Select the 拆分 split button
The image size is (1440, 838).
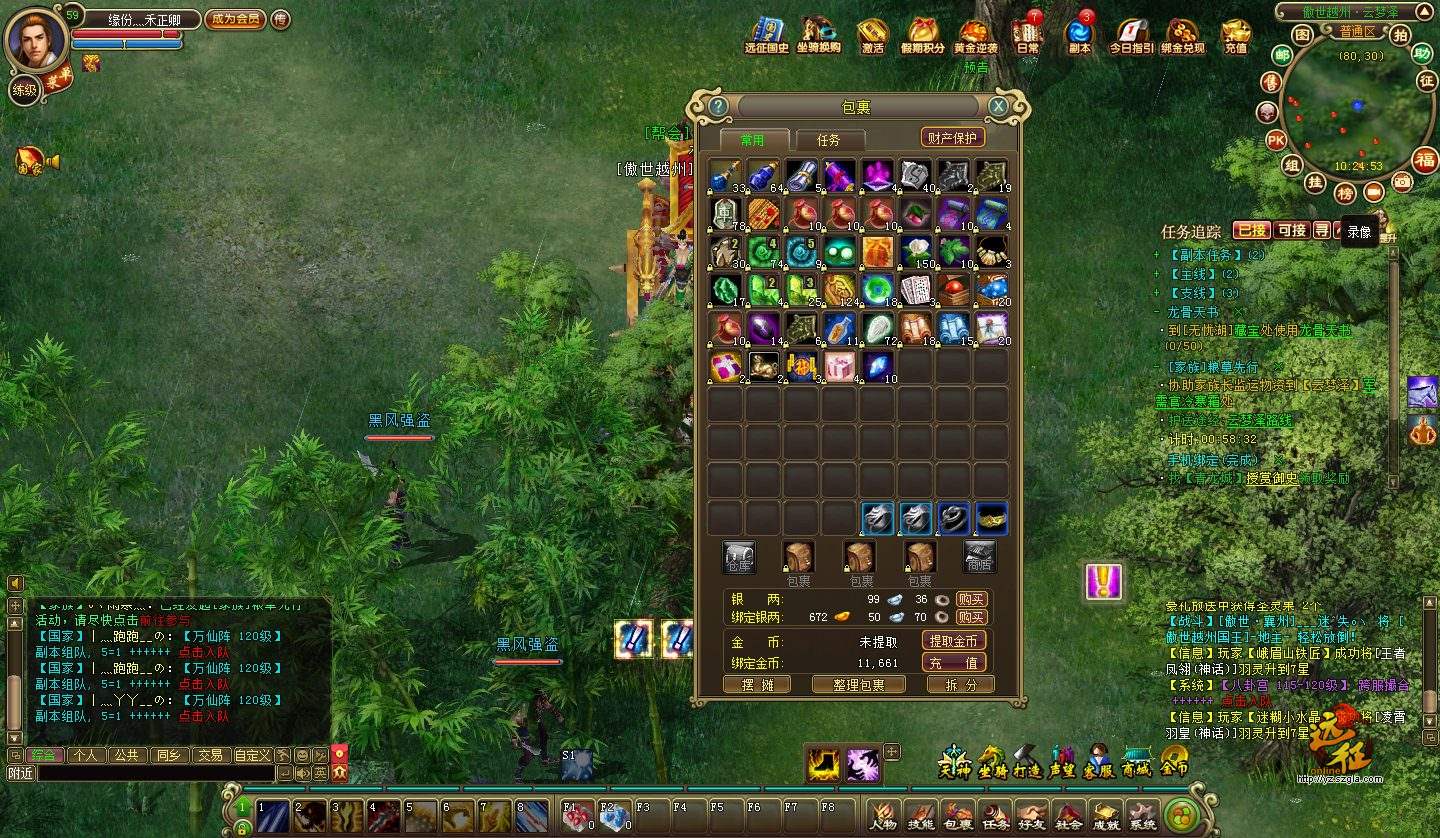[x=959, y=685]
